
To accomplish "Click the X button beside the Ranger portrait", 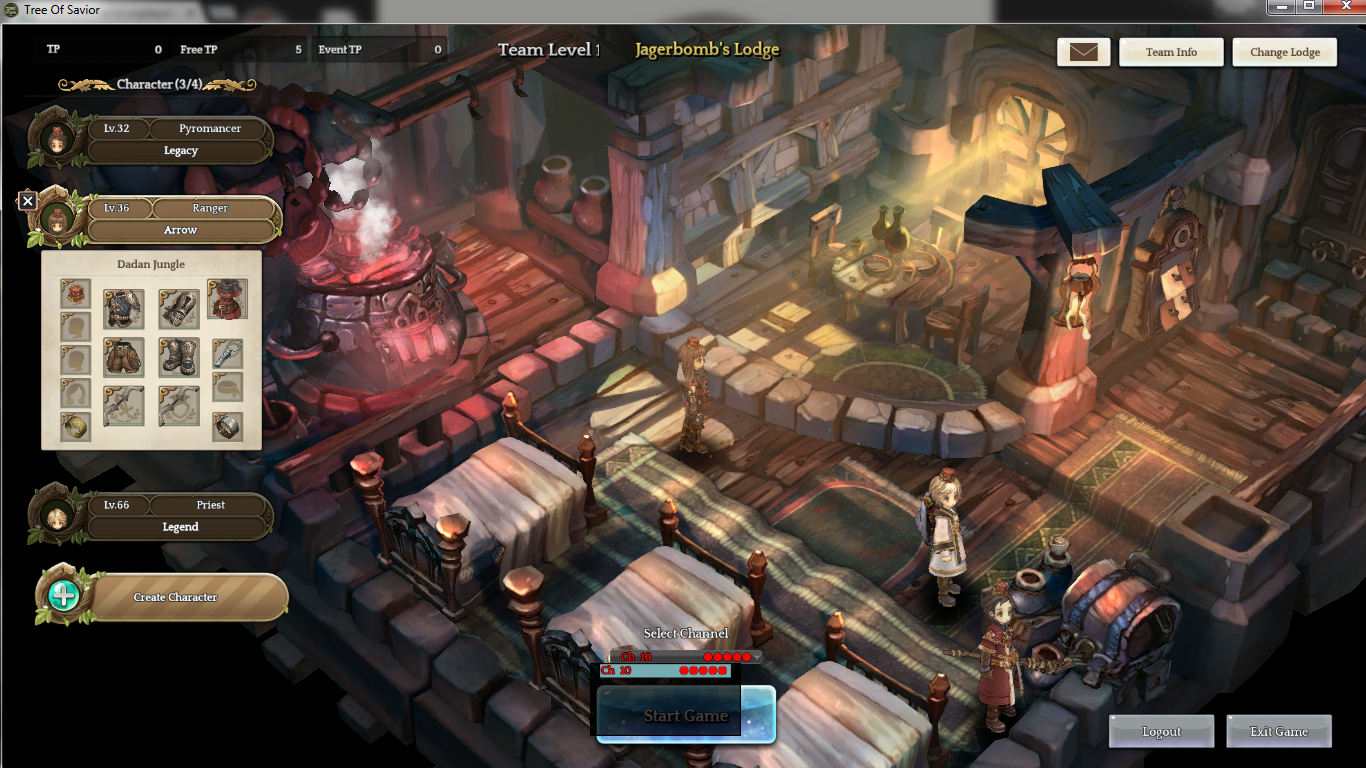I will 28,201.
